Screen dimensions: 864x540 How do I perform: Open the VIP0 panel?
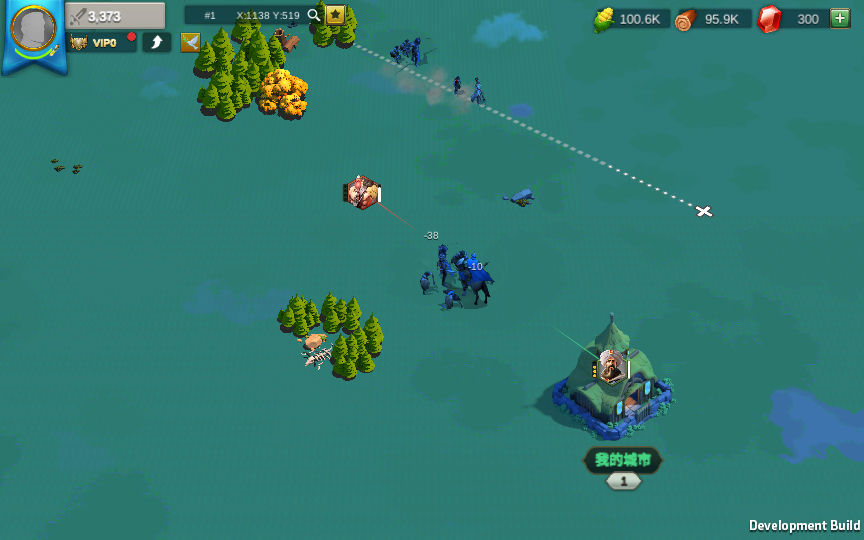101,42
